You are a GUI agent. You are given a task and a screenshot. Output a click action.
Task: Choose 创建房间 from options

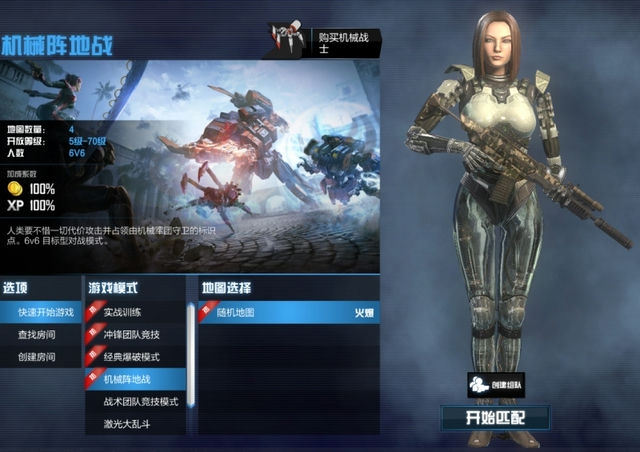pos(38,357)
